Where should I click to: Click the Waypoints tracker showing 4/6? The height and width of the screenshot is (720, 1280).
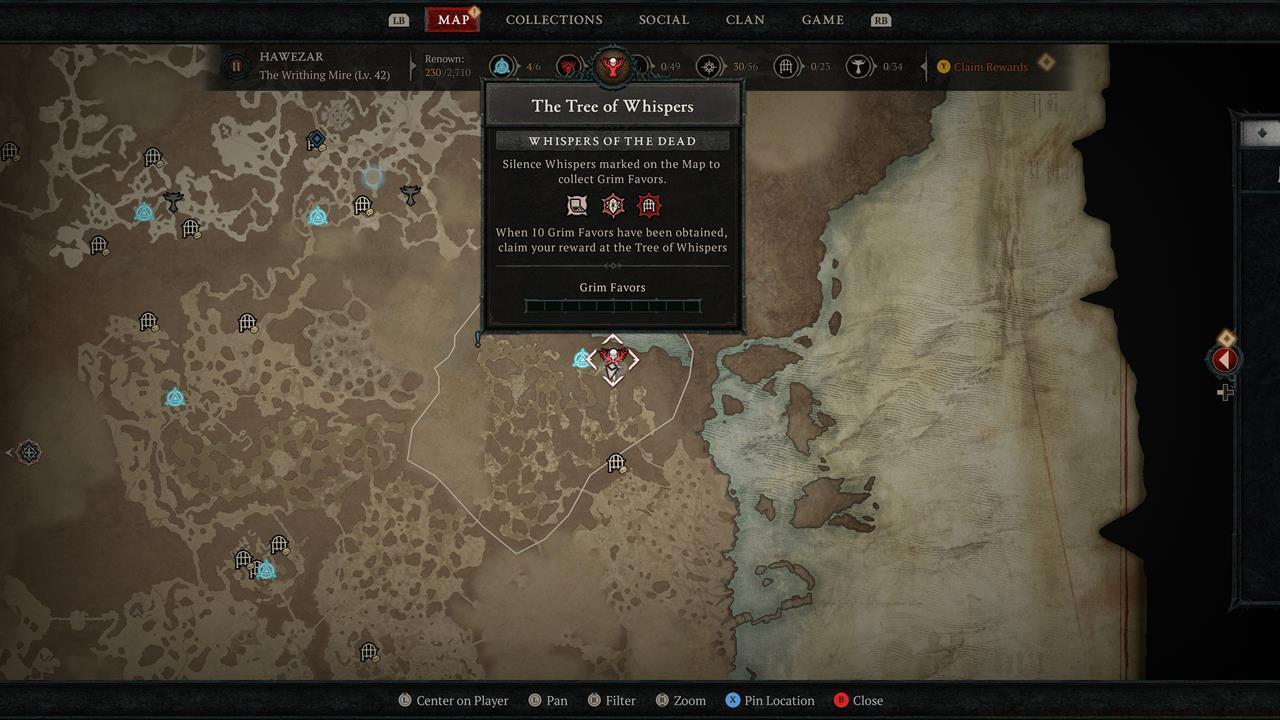[515, 66]
